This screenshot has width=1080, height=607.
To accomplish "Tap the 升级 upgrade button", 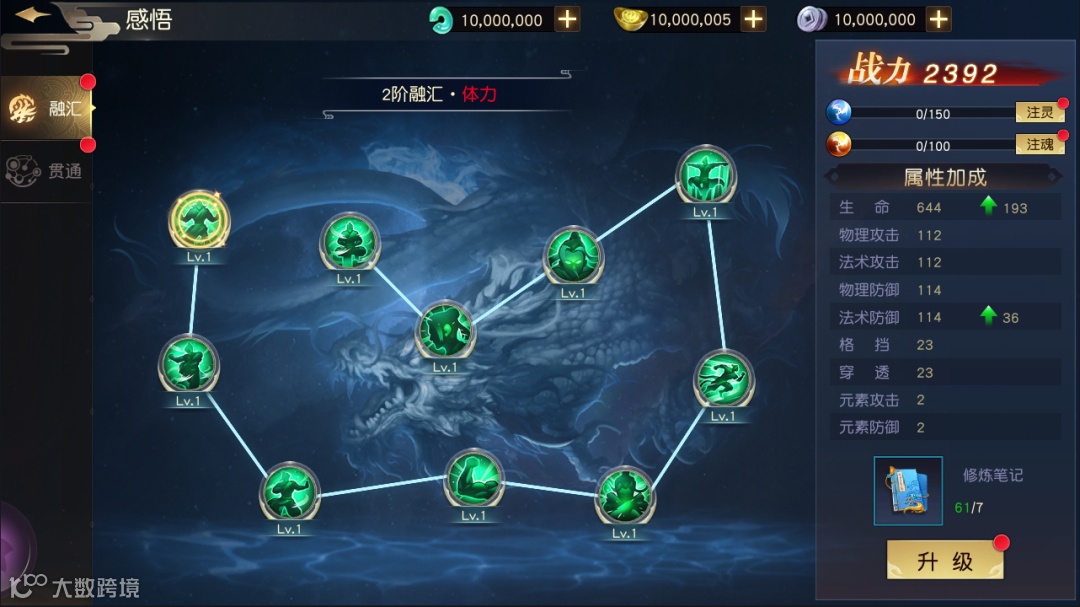I will click(944, 560).
